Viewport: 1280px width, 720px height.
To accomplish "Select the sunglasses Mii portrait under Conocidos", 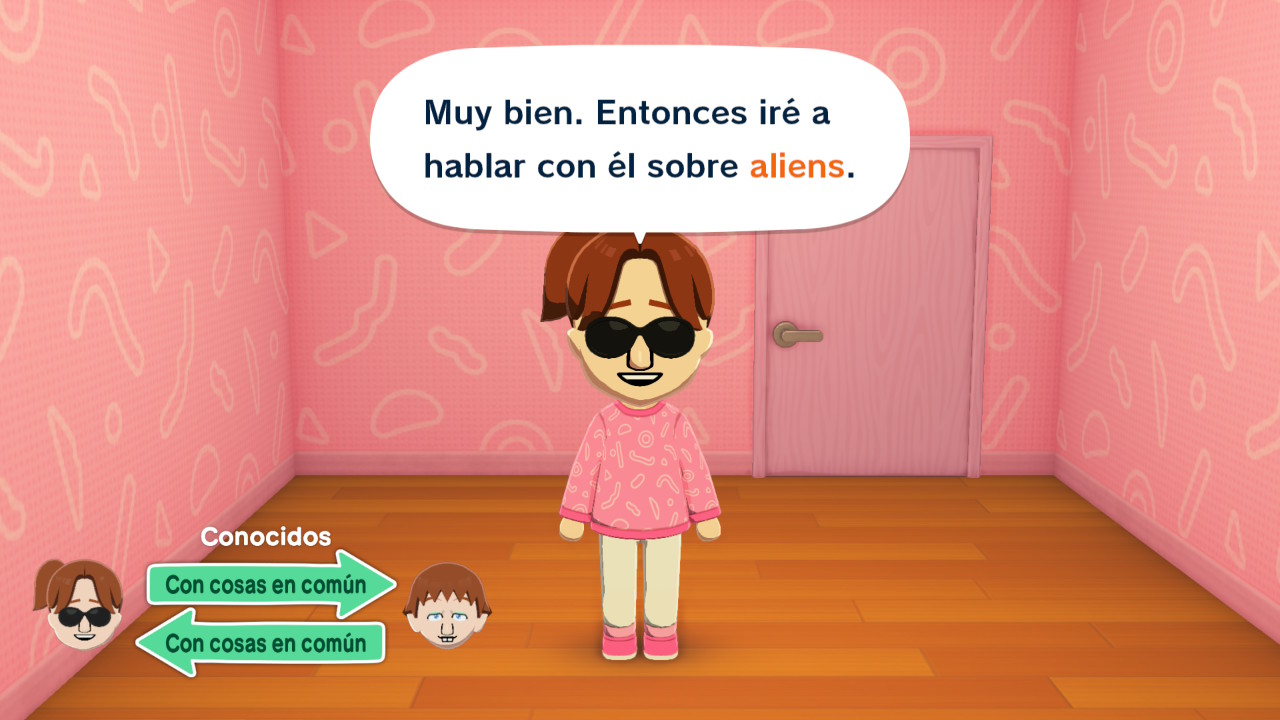I will [x=80, y=606].
